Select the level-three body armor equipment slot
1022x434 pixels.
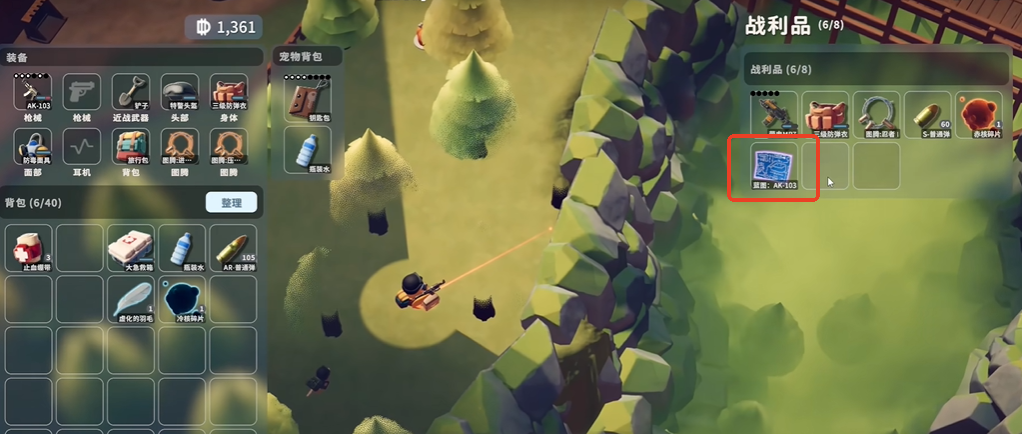pos(229,95)
